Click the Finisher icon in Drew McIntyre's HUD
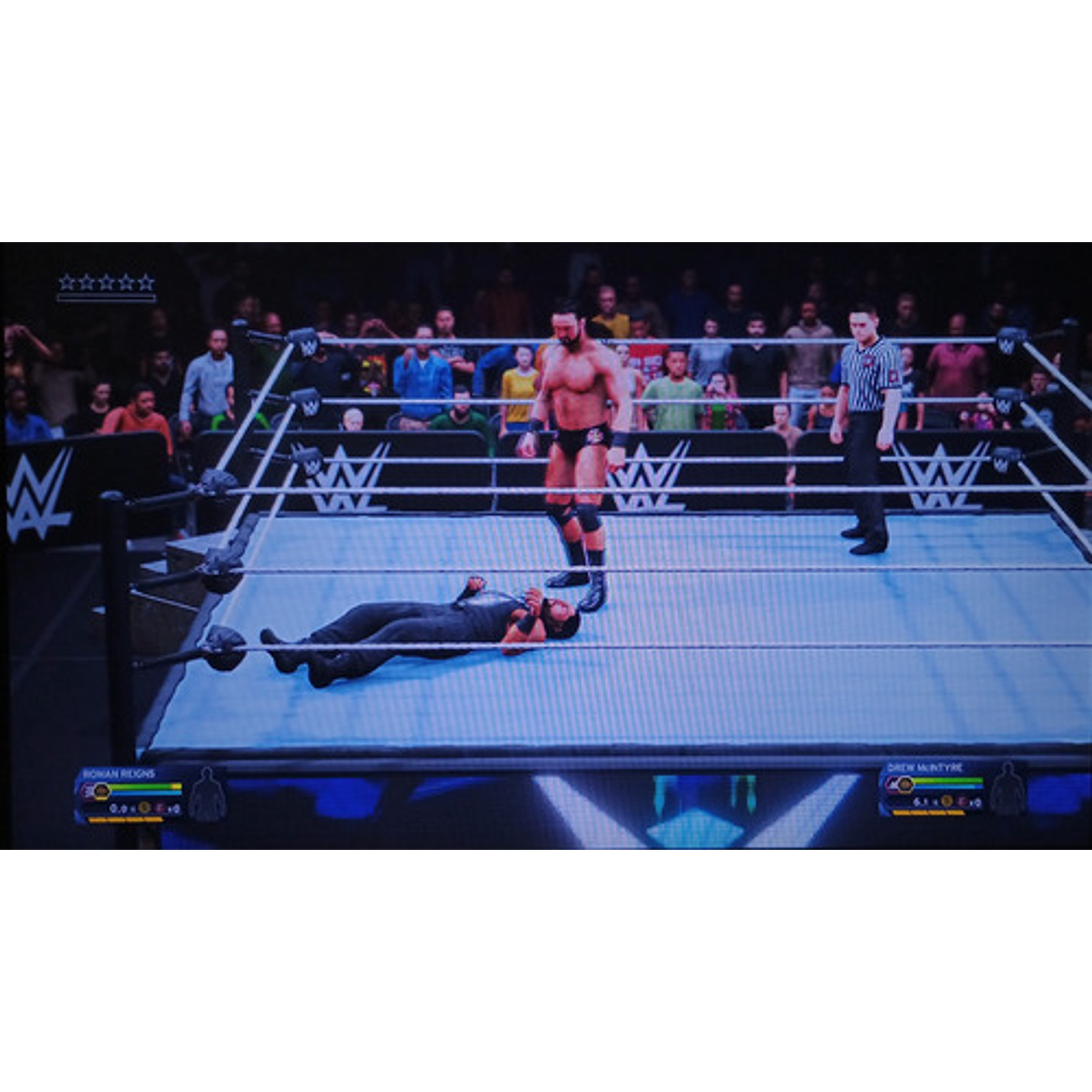This screenshot has width=1092, height=1092. point(963,802)
